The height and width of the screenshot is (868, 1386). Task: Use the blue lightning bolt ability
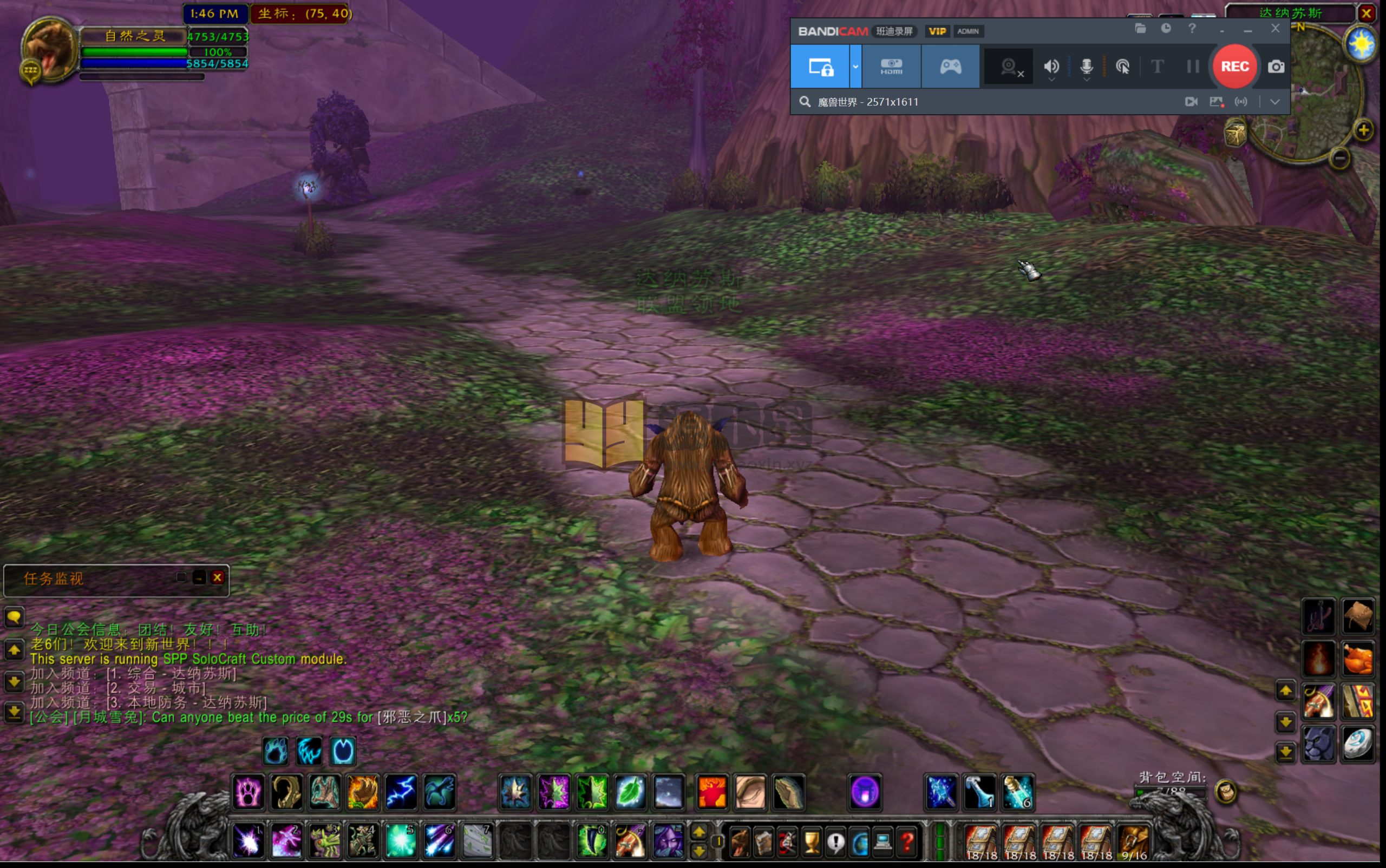[400, 792]
